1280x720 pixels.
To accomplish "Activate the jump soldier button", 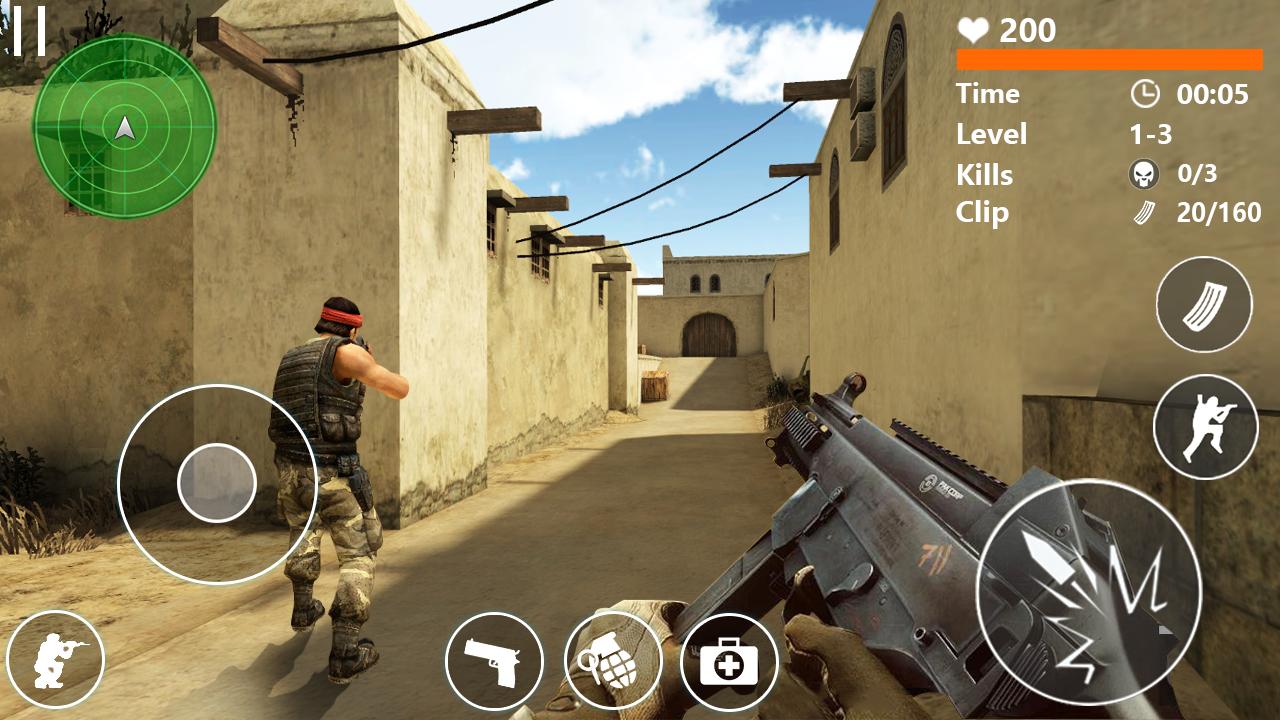I will (x=1205, y=427).
